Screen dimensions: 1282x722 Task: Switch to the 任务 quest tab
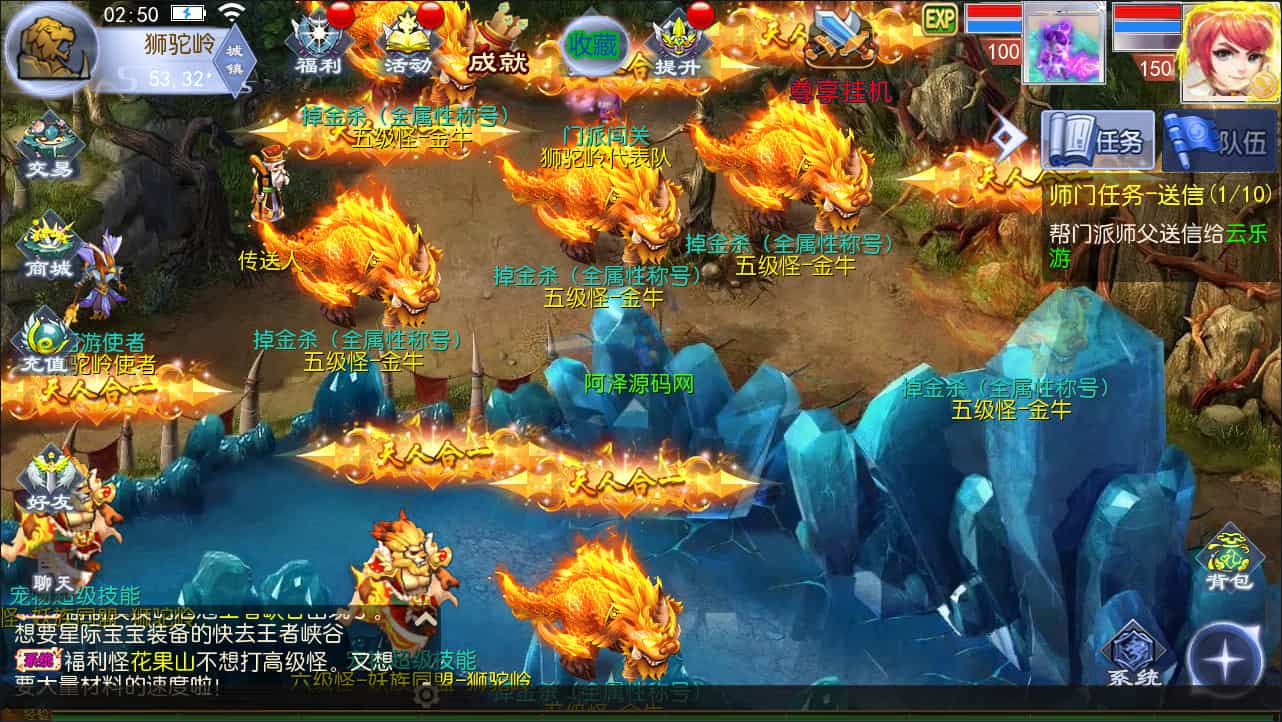[1099, 141]
